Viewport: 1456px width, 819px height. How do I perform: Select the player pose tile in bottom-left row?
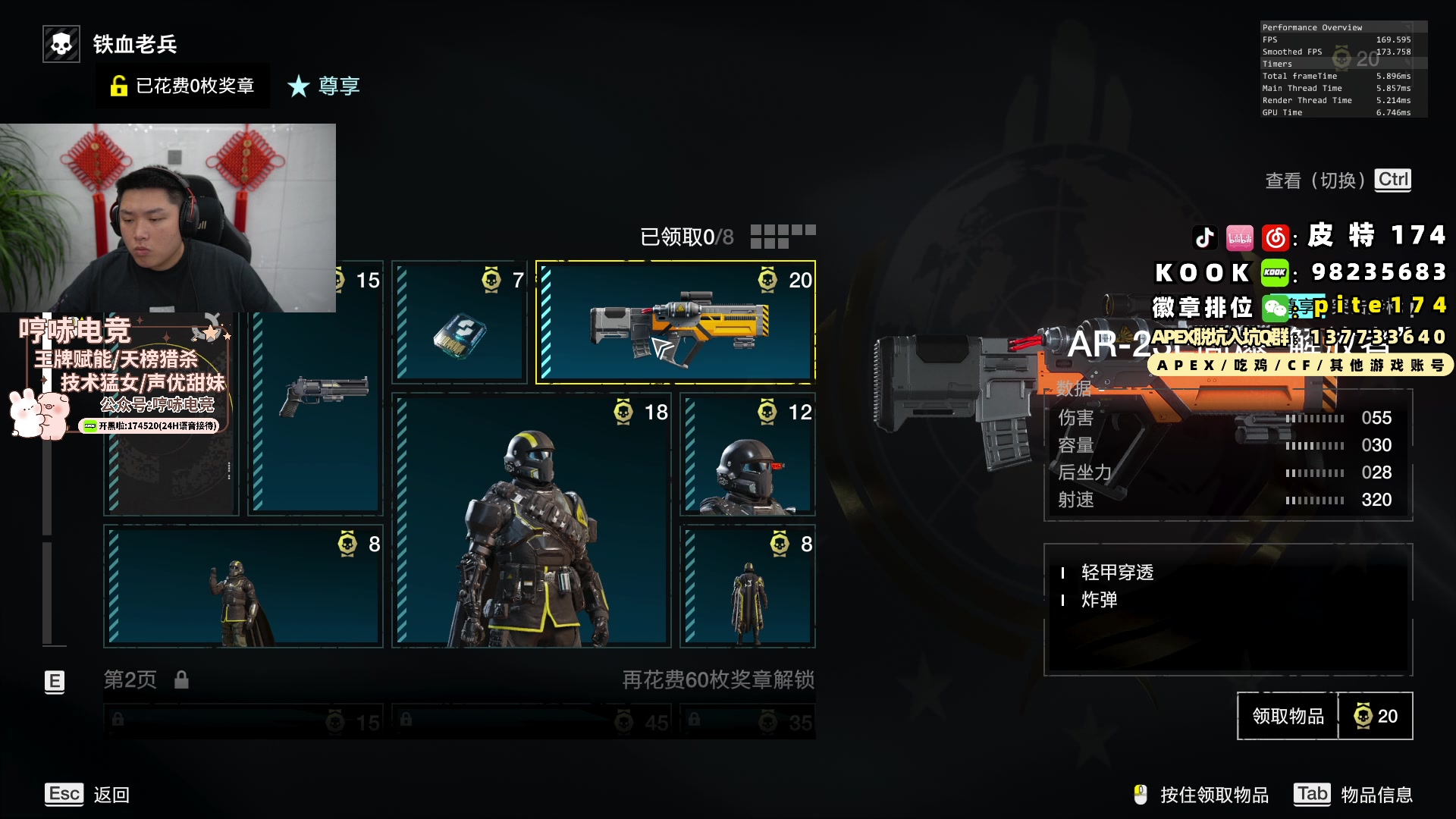(243, 586)
